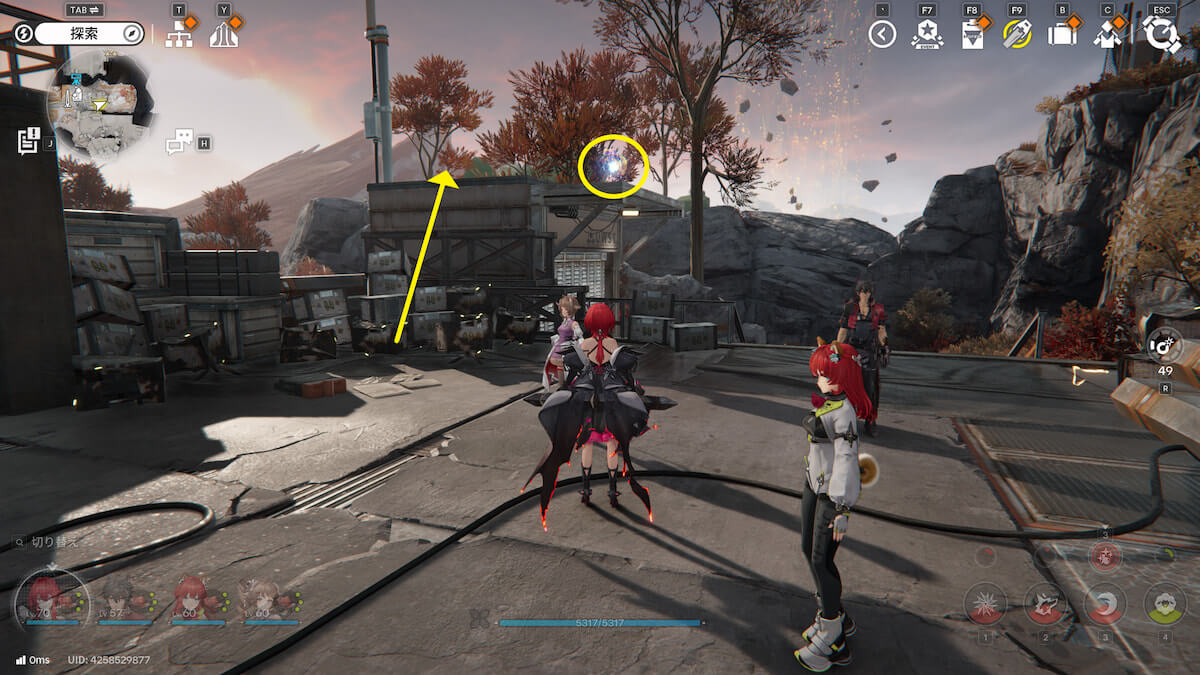Open the Event star badge menu

coord(927,35)
